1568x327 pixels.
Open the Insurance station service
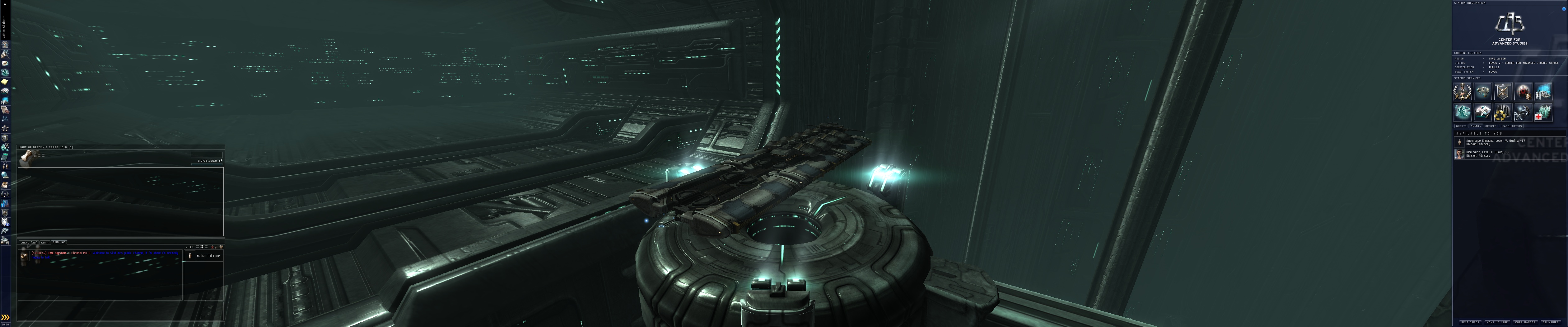[1482, 112]
